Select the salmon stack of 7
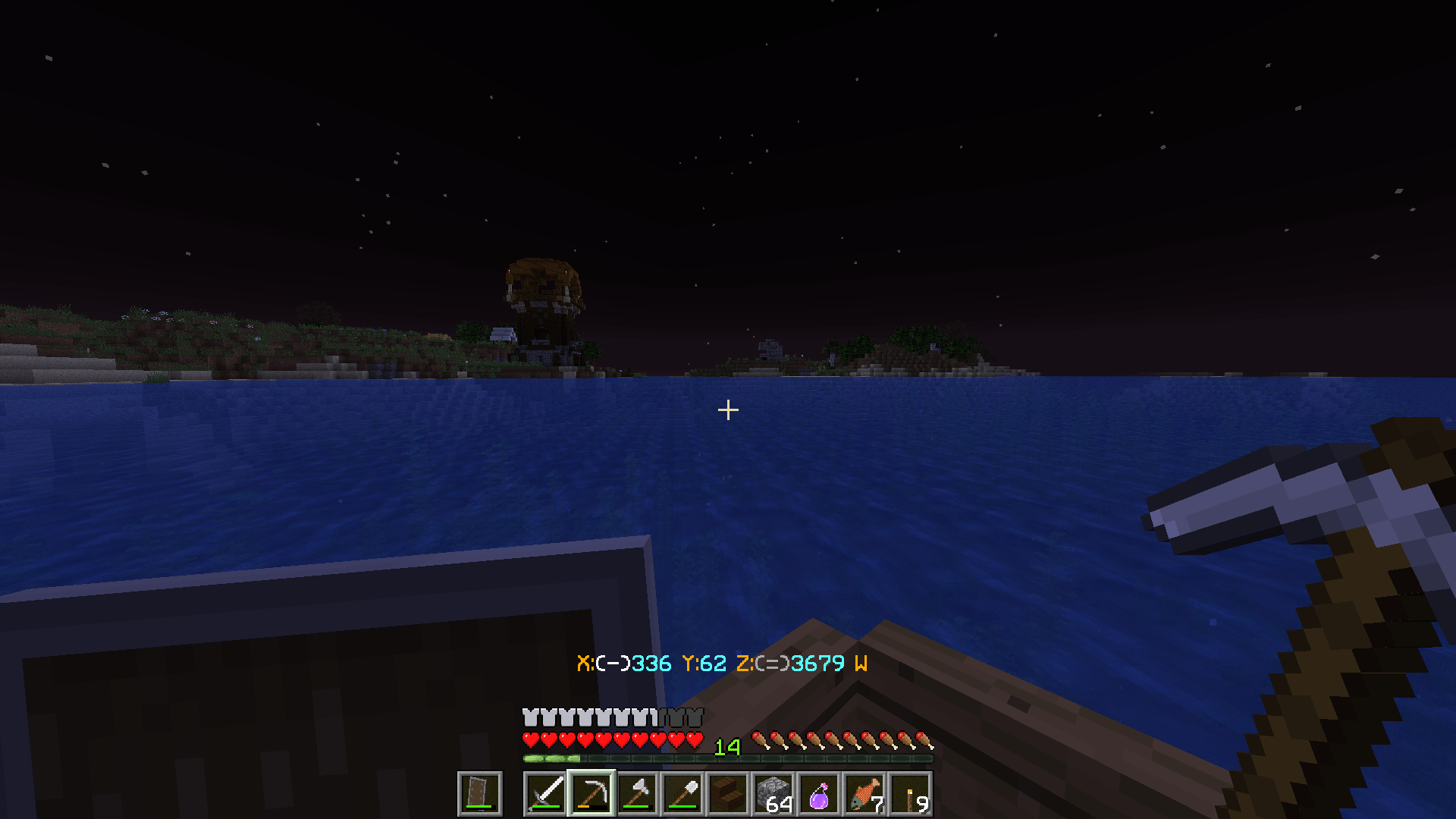1456x819 pixels. tap(864, 793)
